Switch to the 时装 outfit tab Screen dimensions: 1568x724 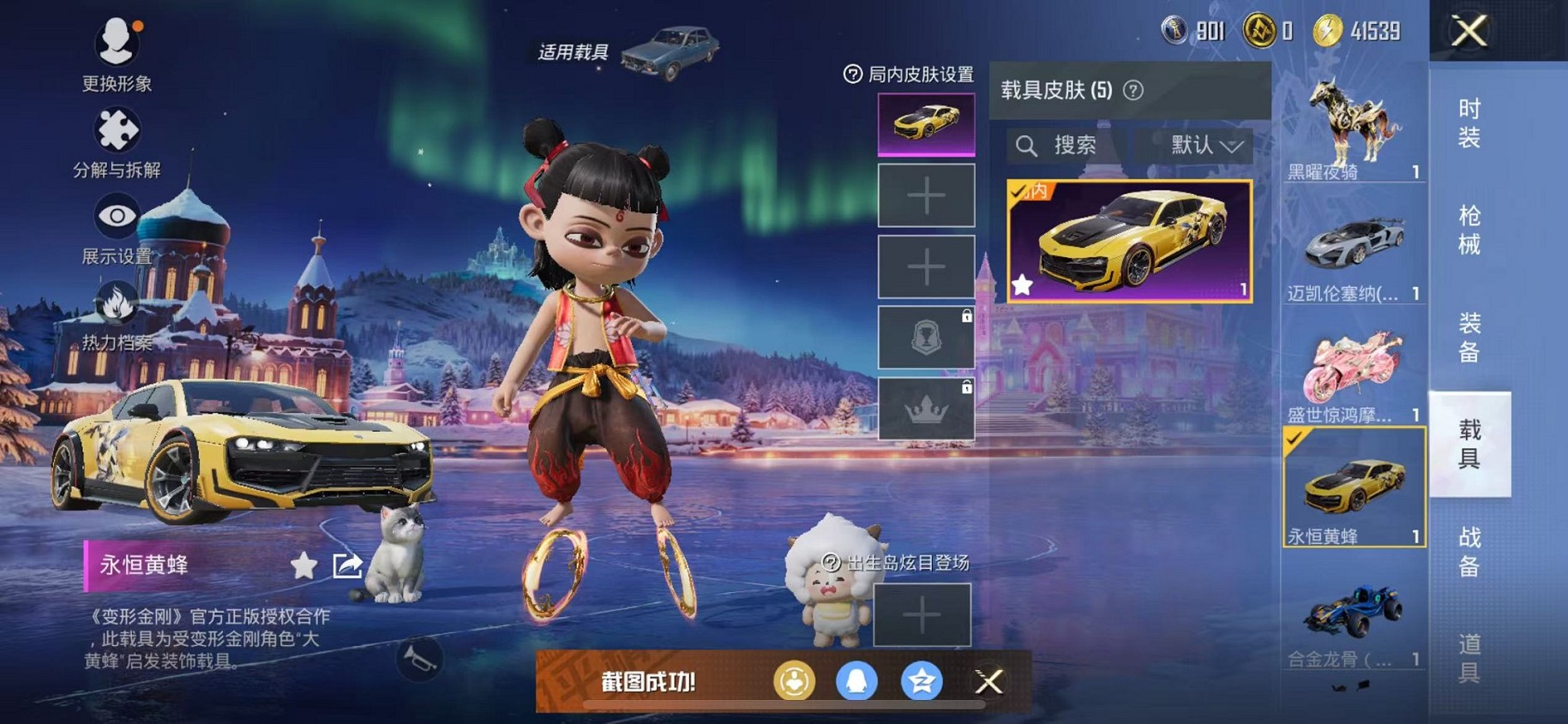pyautogui.click(x=1469, y=123)
